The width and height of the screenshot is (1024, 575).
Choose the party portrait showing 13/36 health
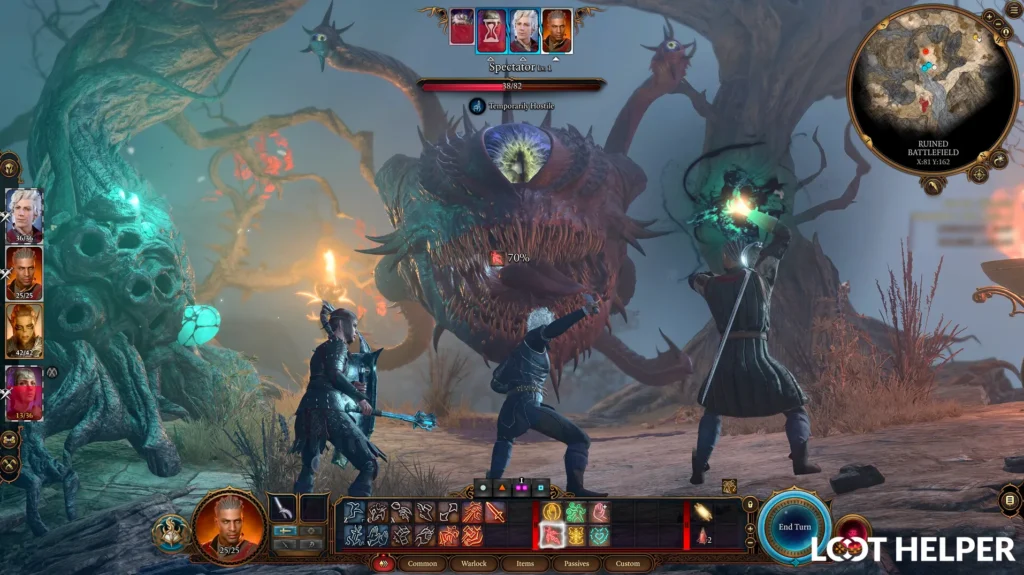24,390
